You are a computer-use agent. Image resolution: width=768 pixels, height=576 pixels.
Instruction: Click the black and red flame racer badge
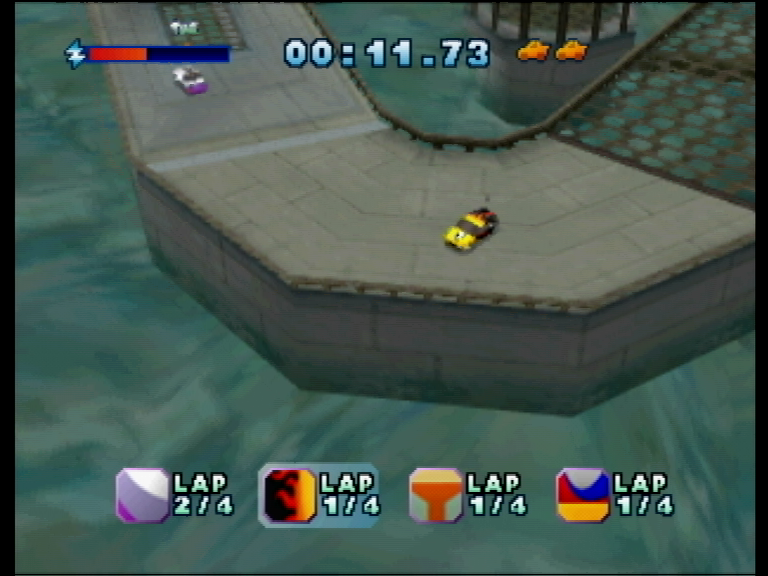[x=289, y=495]
